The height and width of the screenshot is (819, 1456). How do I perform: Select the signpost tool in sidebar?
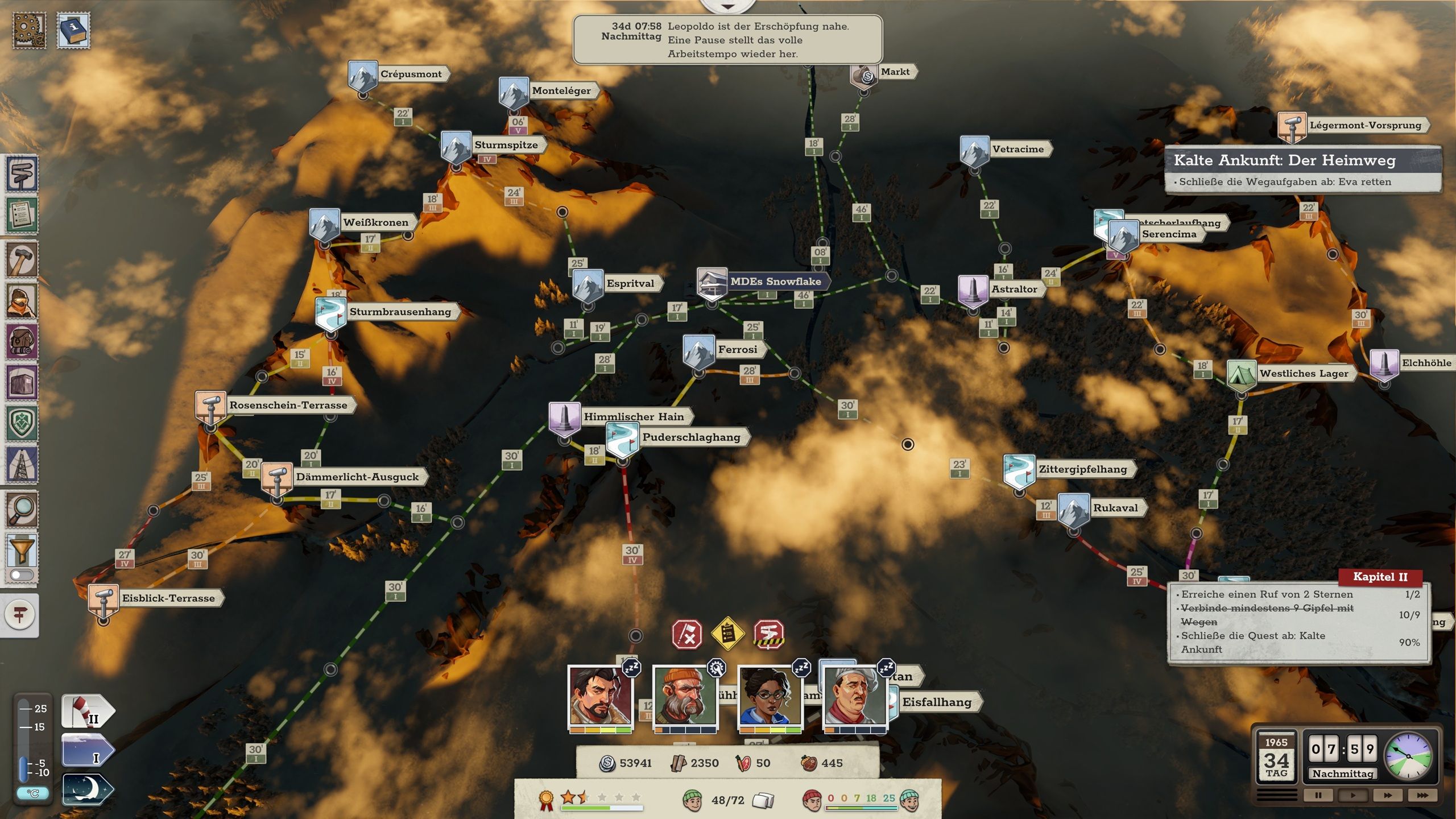tap(22, 175)
